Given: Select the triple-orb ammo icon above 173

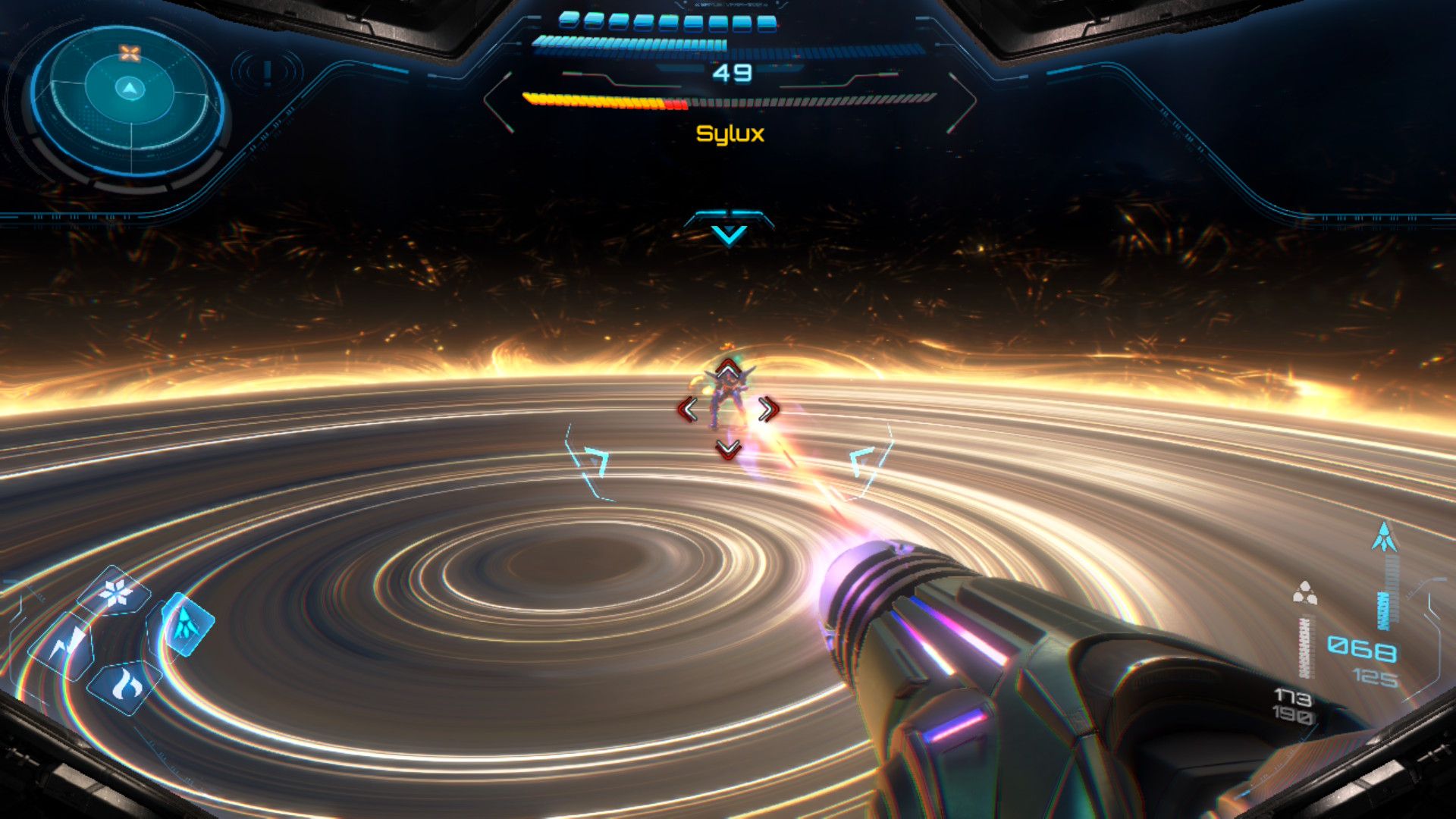Looking at the screenshot, I should pos(1304,593).
